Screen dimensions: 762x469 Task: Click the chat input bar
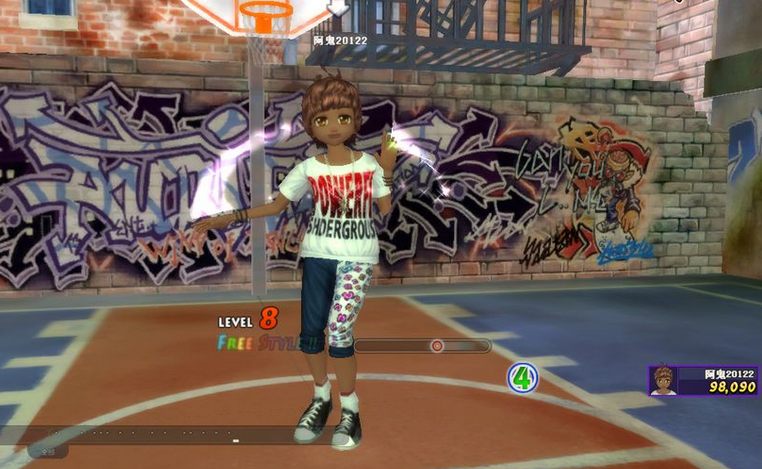point(150,436)
